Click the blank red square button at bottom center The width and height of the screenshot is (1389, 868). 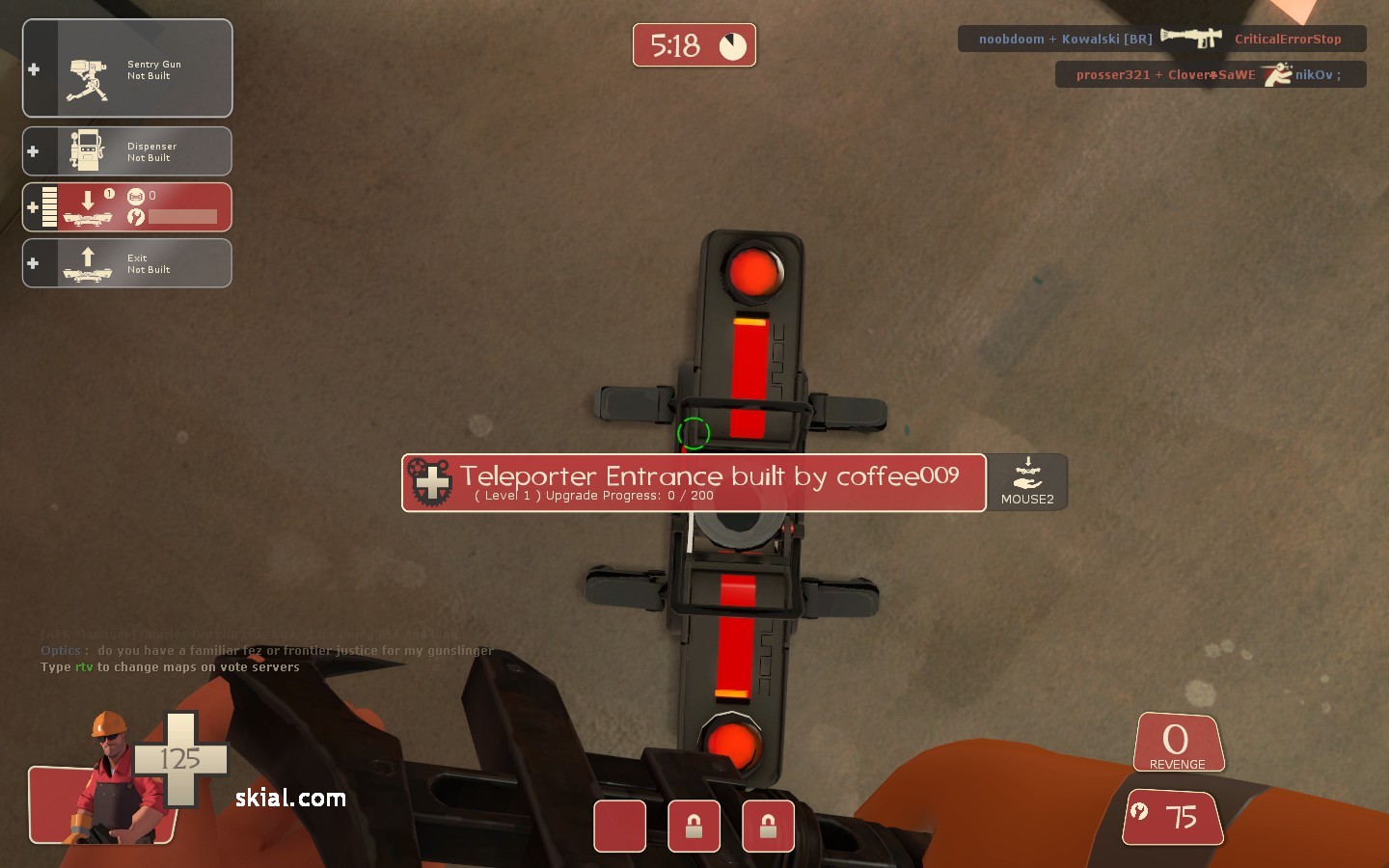(619, 827)
